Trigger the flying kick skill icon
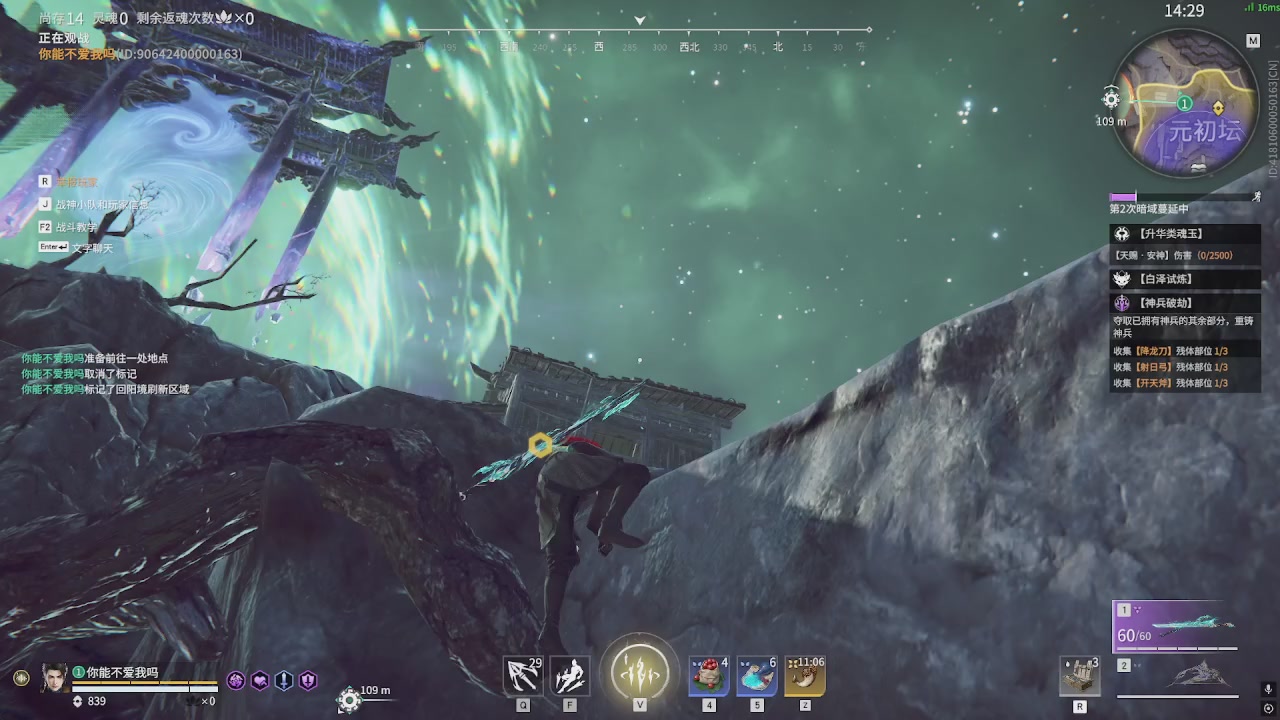1280x720 pixels. [x=570, y=677]
